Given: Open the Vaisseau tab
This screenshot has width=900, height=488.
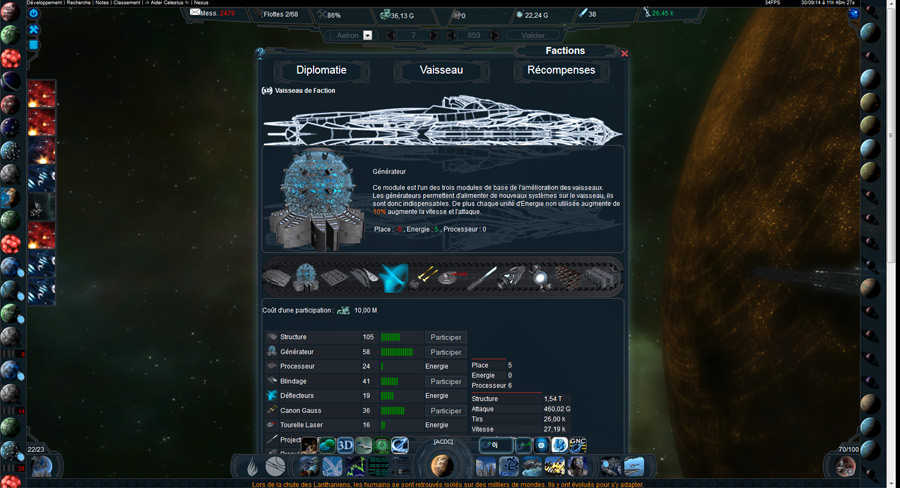Looking at the screenshot, I should click(x=441, y=70).
